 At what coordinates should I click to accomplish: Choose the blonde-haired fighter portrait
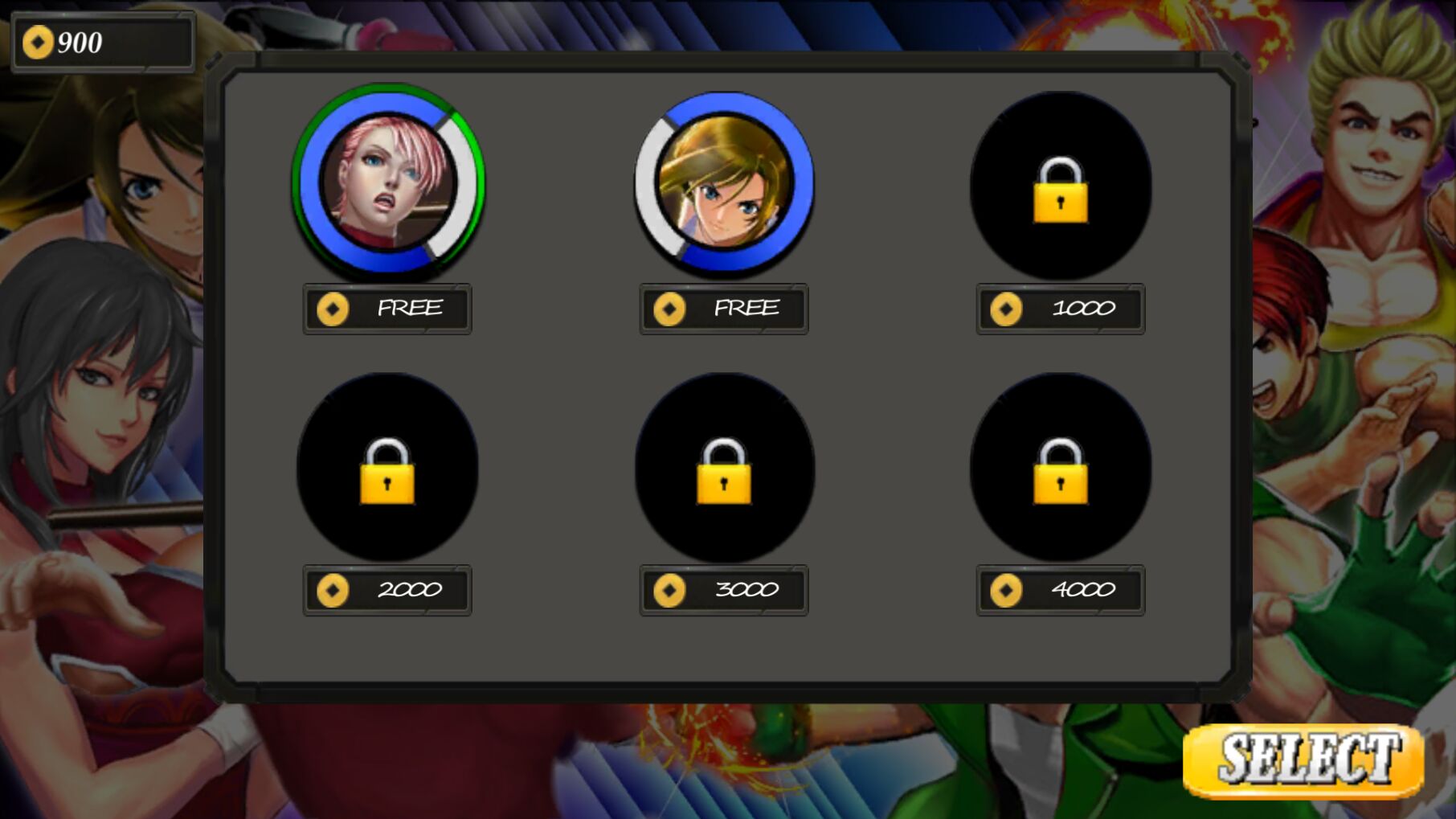[x=724, y=182]
